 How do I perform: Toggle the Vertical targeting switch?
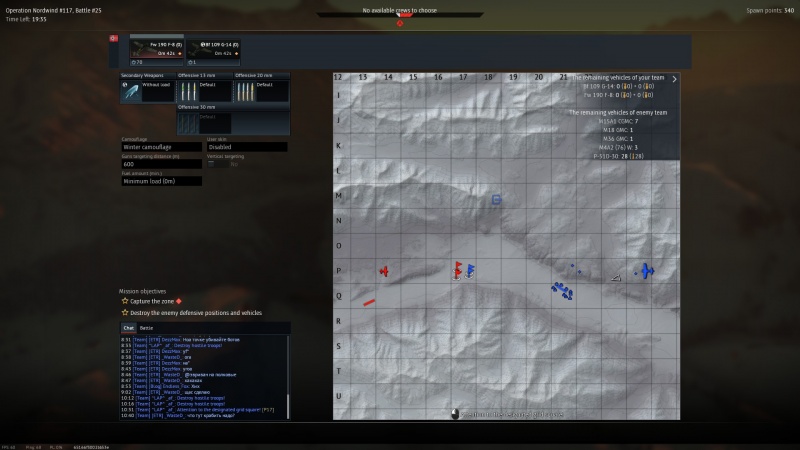(x=213, y=164)
